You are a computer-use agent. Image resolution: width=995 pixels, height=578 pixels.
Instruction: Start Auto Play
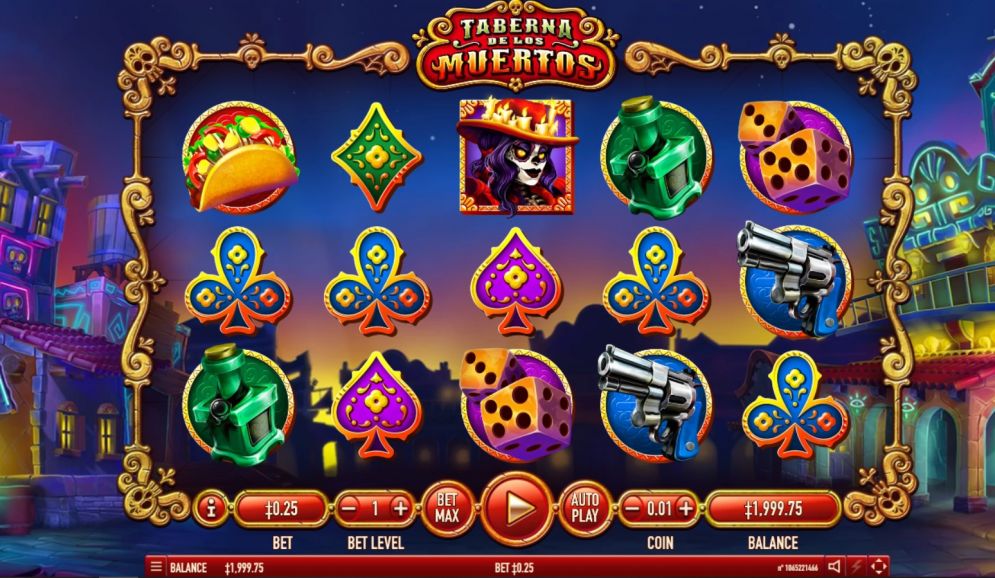click(585, 509)
